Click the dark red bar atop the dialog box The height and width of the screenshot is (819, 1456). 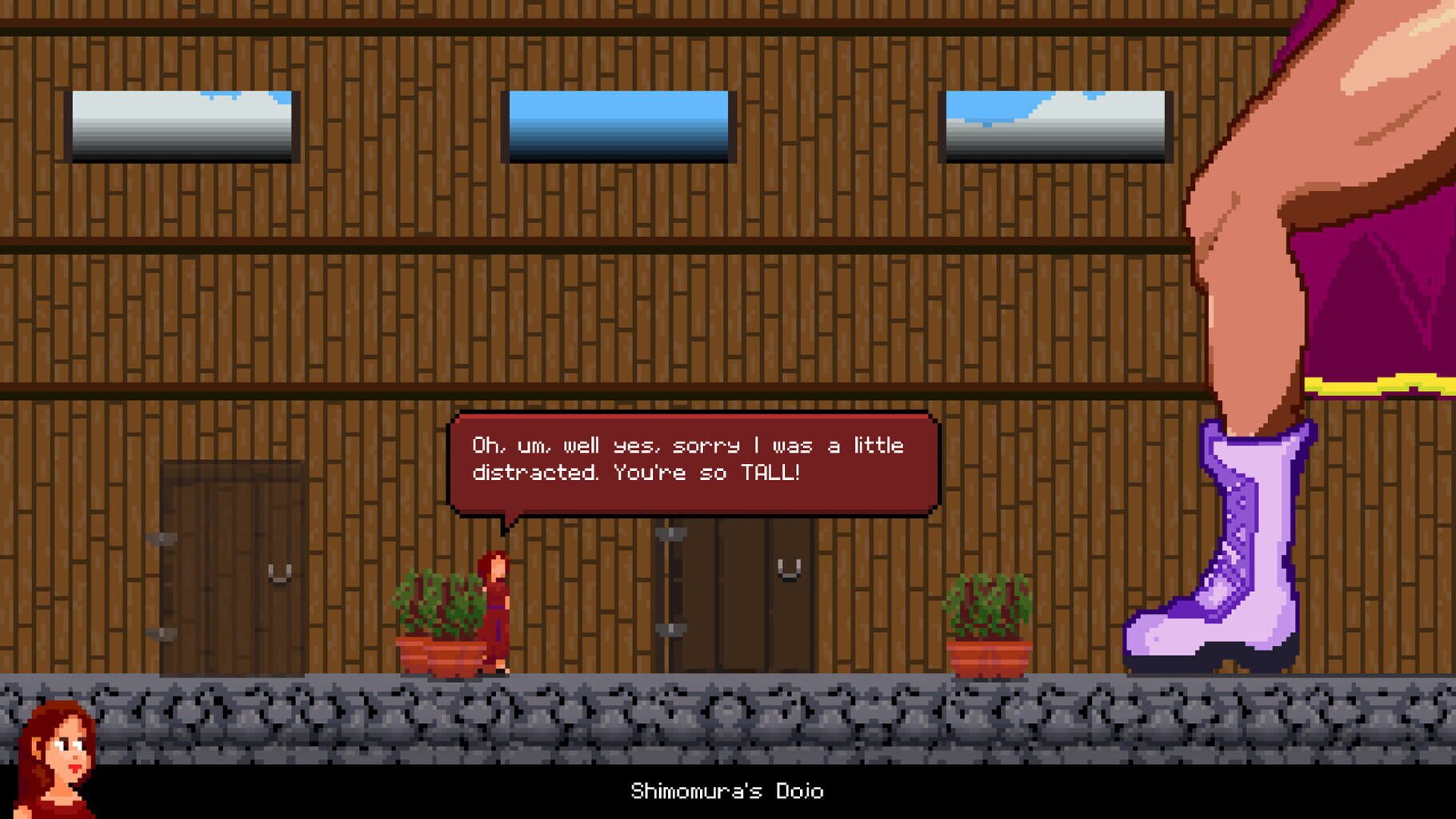692,420
